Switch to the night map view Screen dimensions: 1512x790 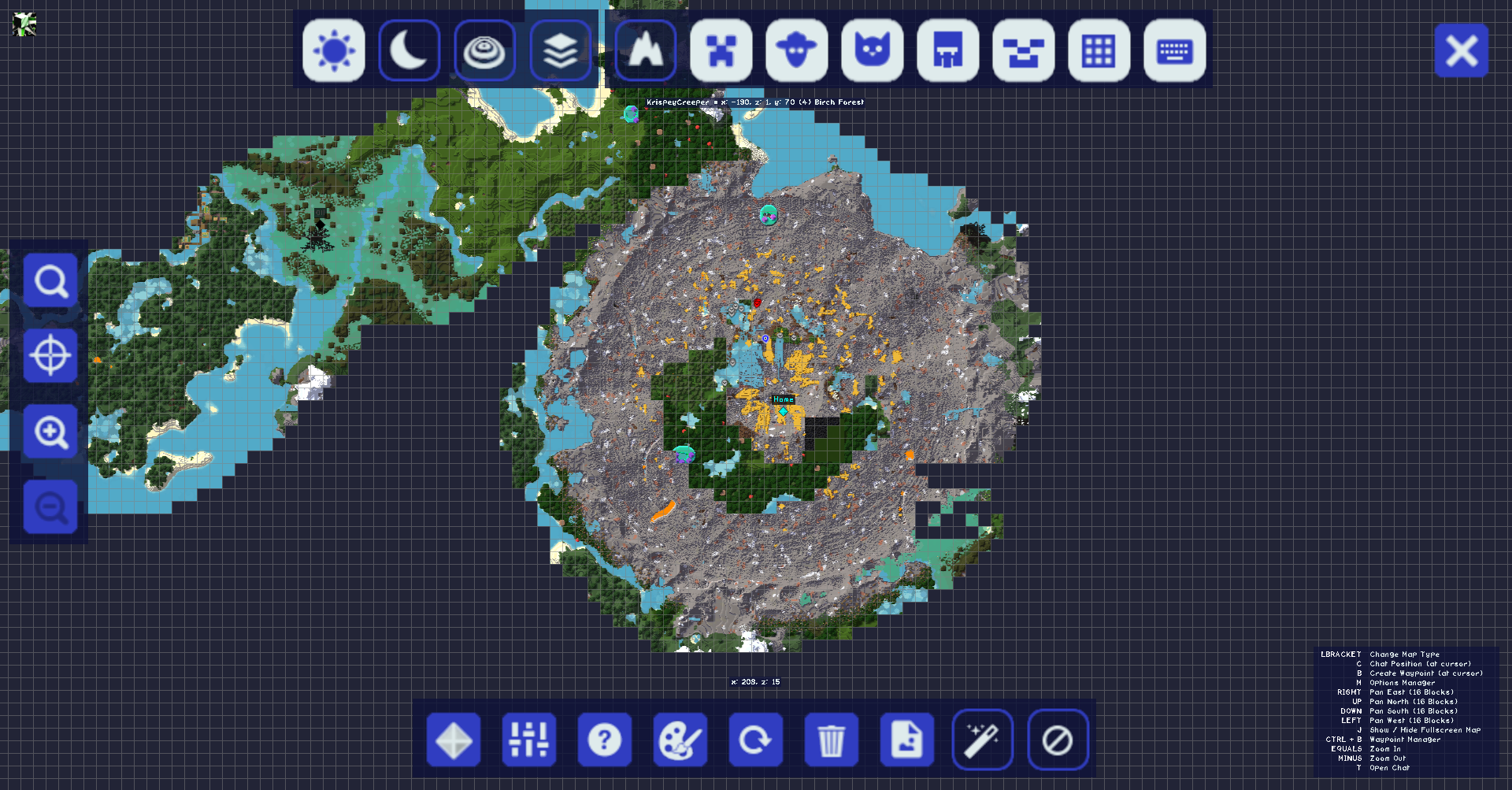pos(409,51)
